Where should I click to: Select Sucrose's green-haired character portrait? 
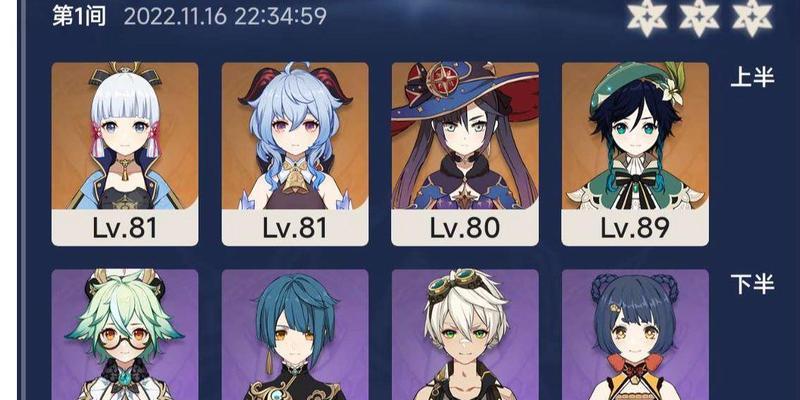click(x=125, y=333)
